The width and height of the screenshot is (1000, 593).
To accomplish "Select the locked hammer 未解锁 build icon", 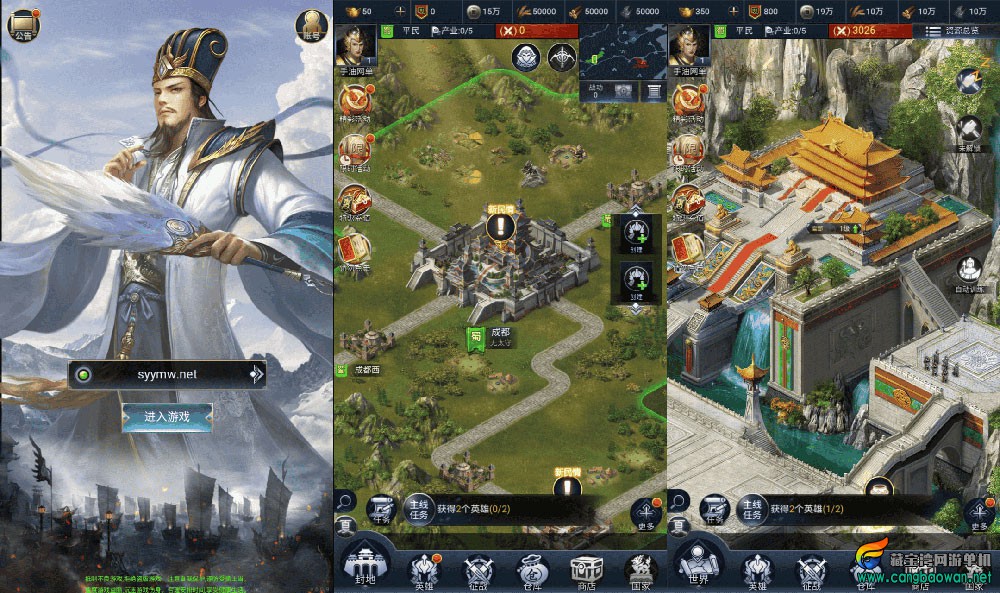I will click(x=970, y=131).
